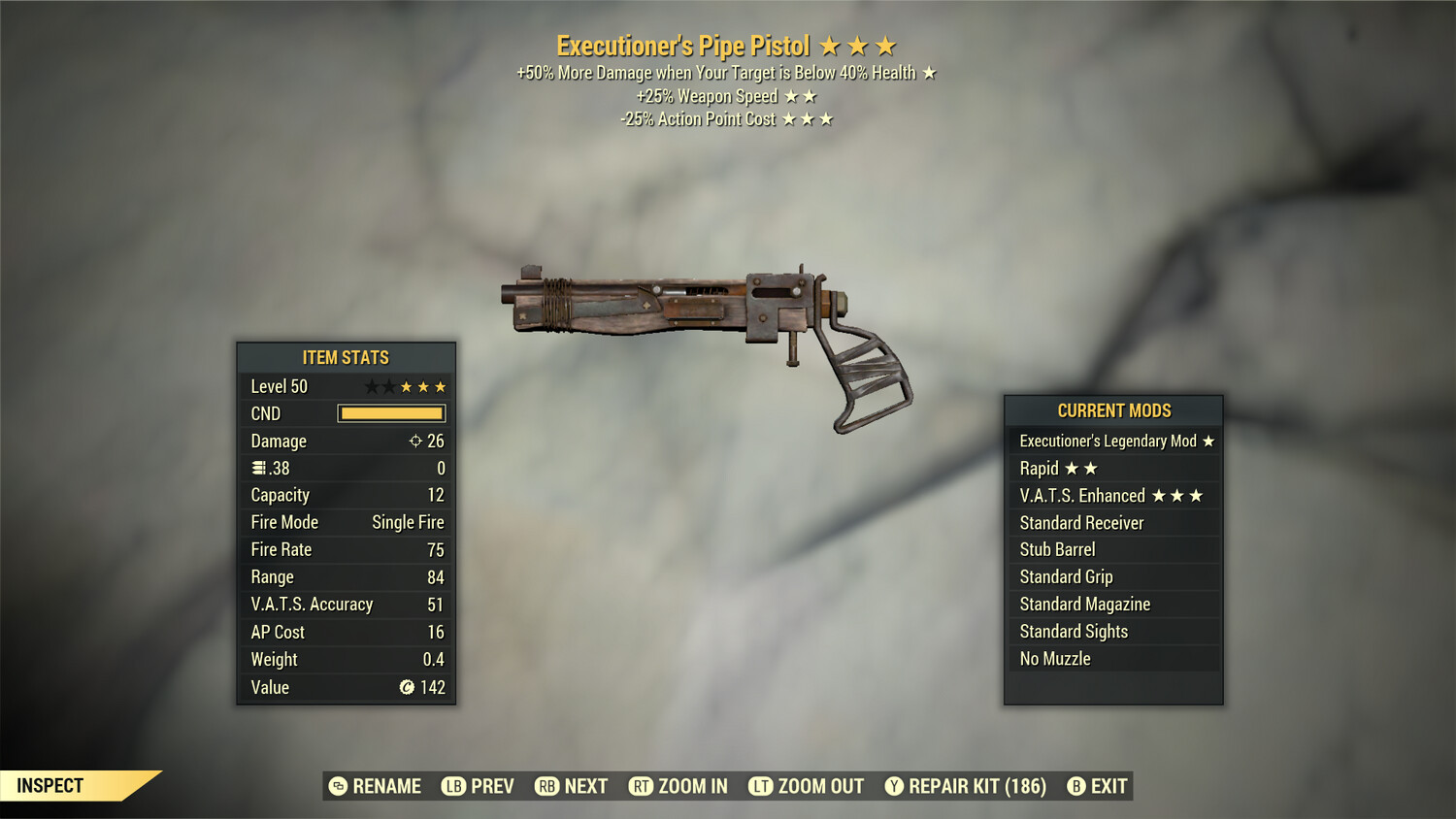The height and width of the screenshot is (819, 1456).
Task: Select the Executioner's Legendary Mod entry
Action: 1110,441
